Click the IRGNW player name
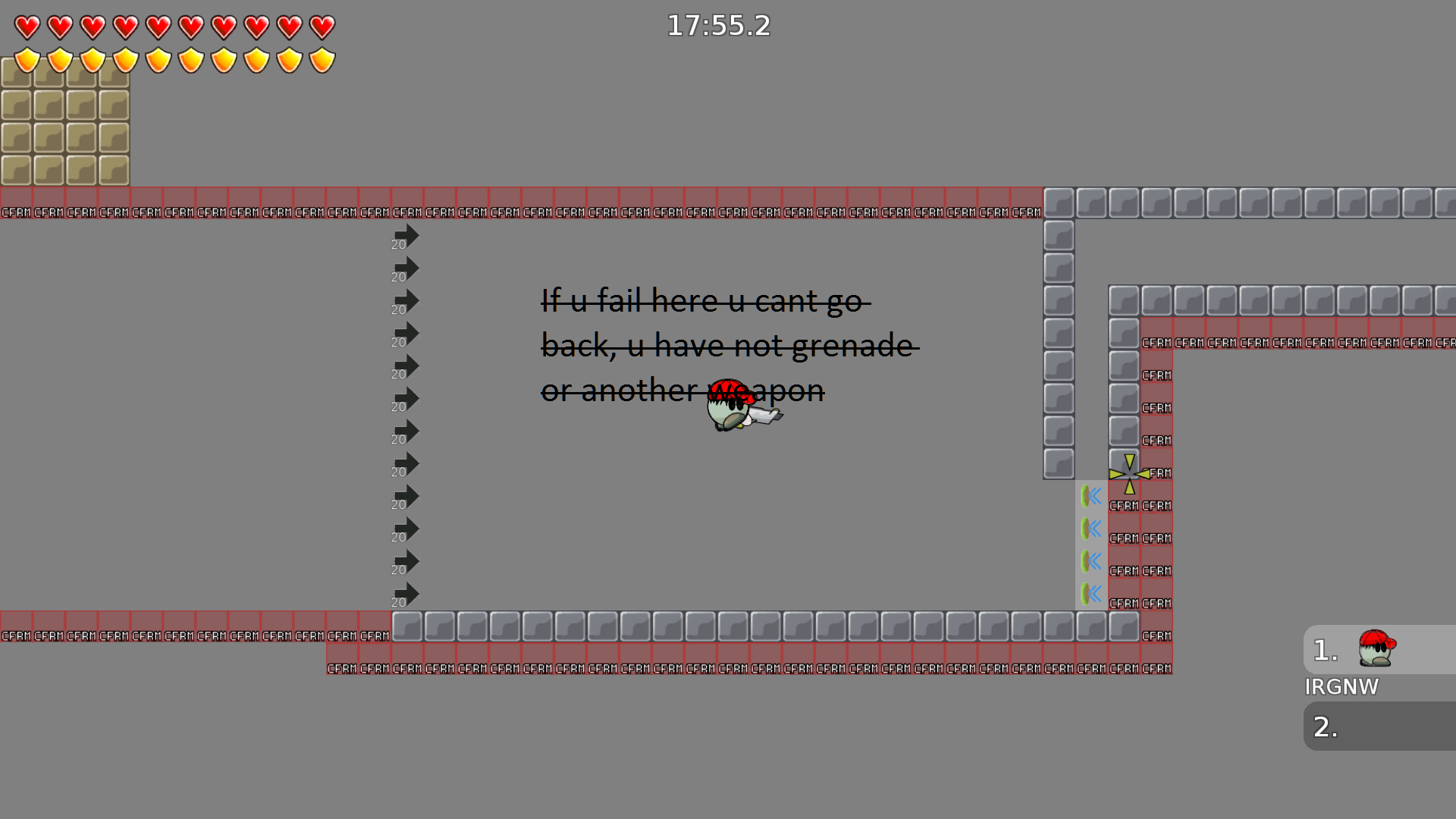 coord(1342,687)
